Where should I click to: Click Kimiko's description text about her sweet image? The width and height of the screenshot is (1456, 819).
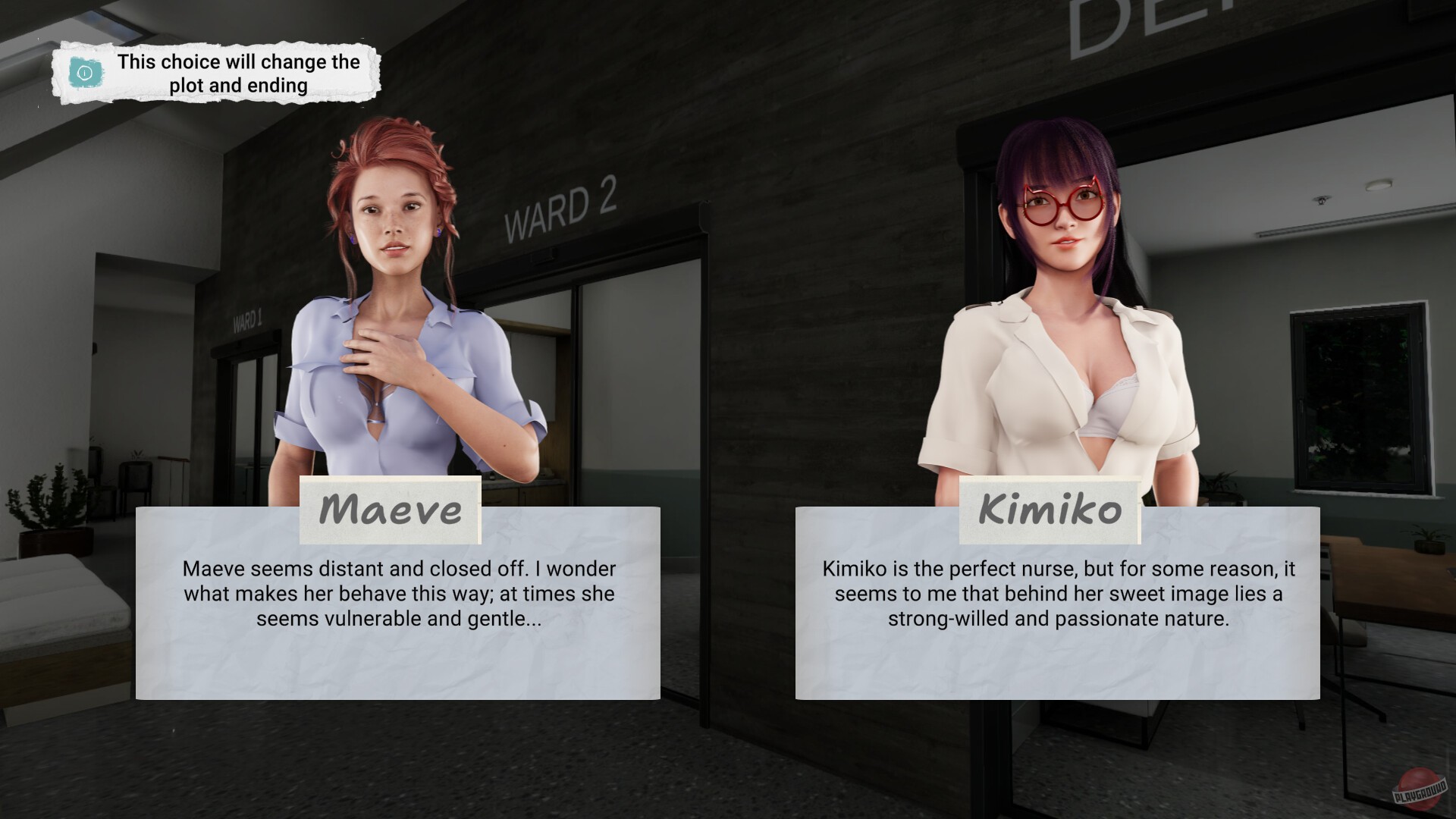click(1059, 594)
